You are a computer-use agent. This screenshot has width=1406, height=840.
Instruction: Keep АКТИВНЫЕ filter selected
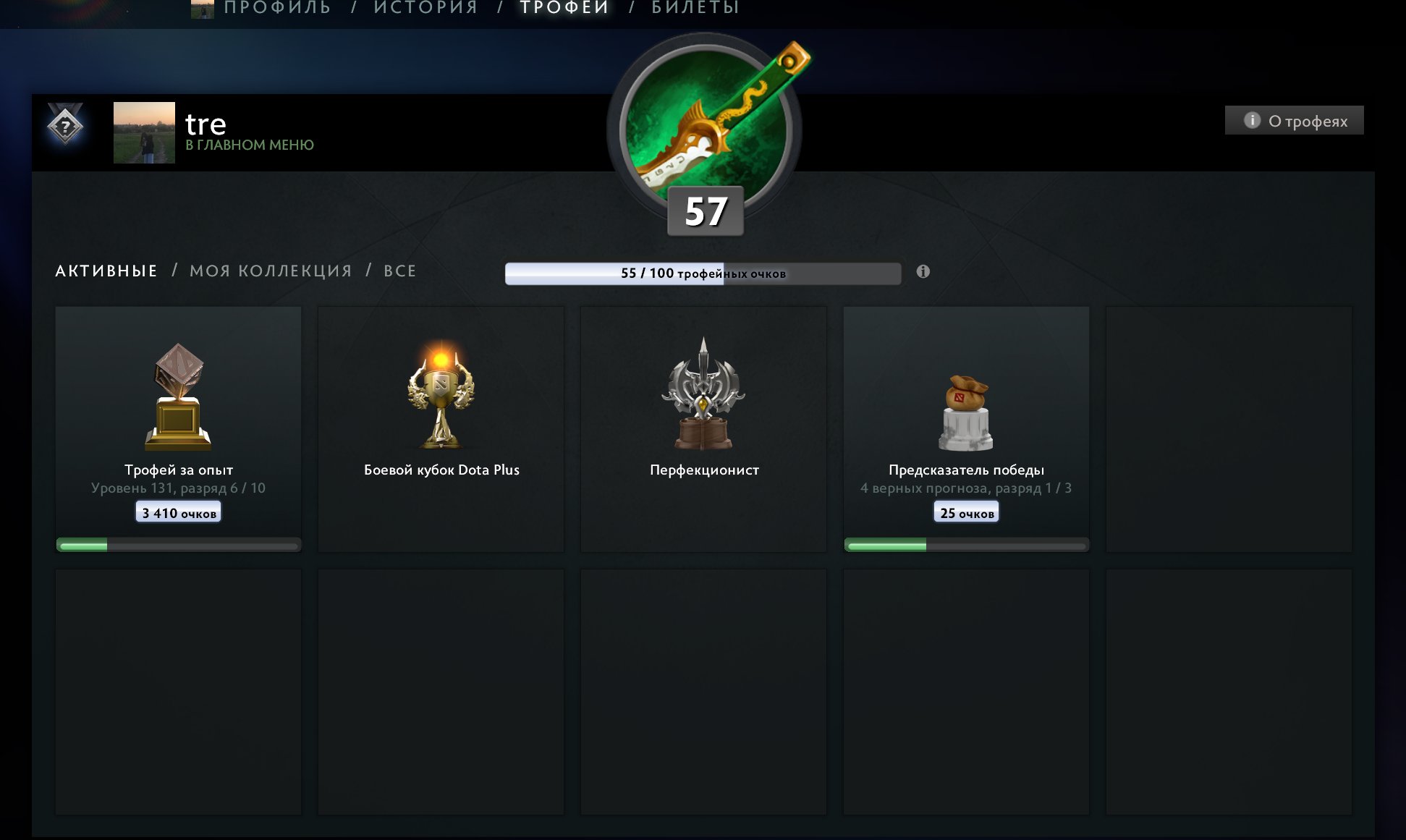pos(106,271)
